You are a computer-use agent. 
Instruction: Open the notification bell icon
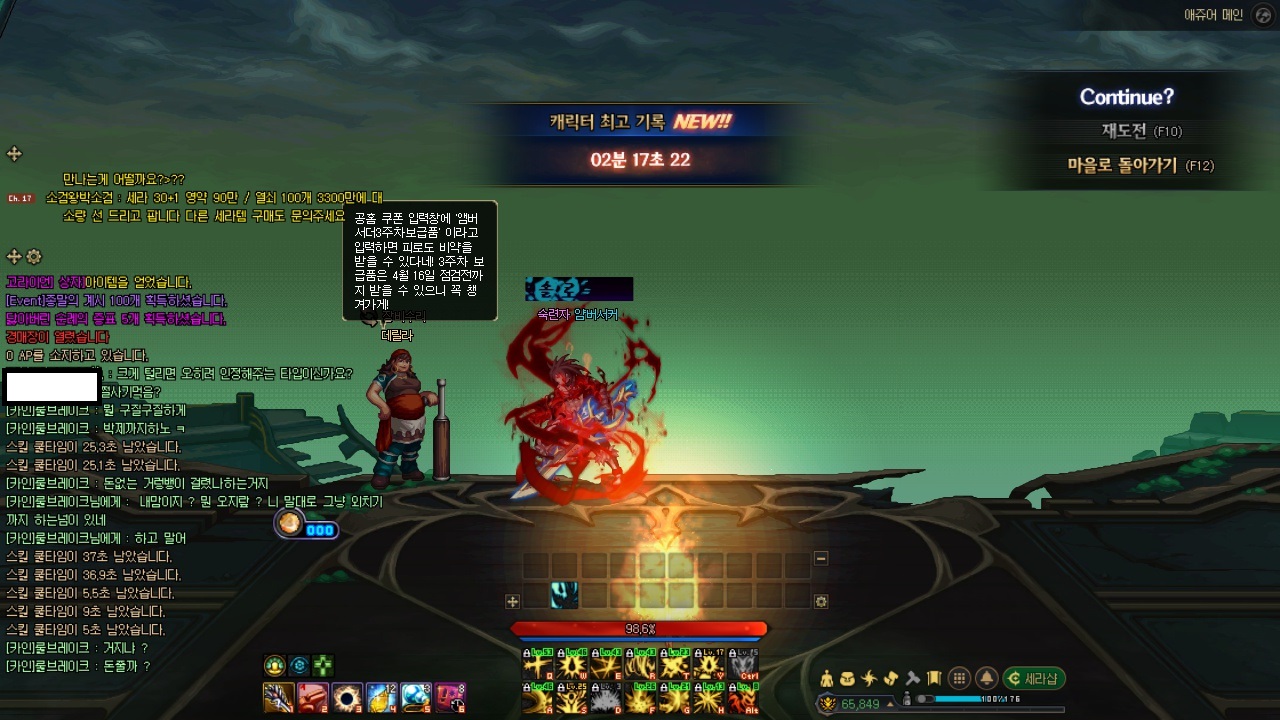(x=986, y=678)
